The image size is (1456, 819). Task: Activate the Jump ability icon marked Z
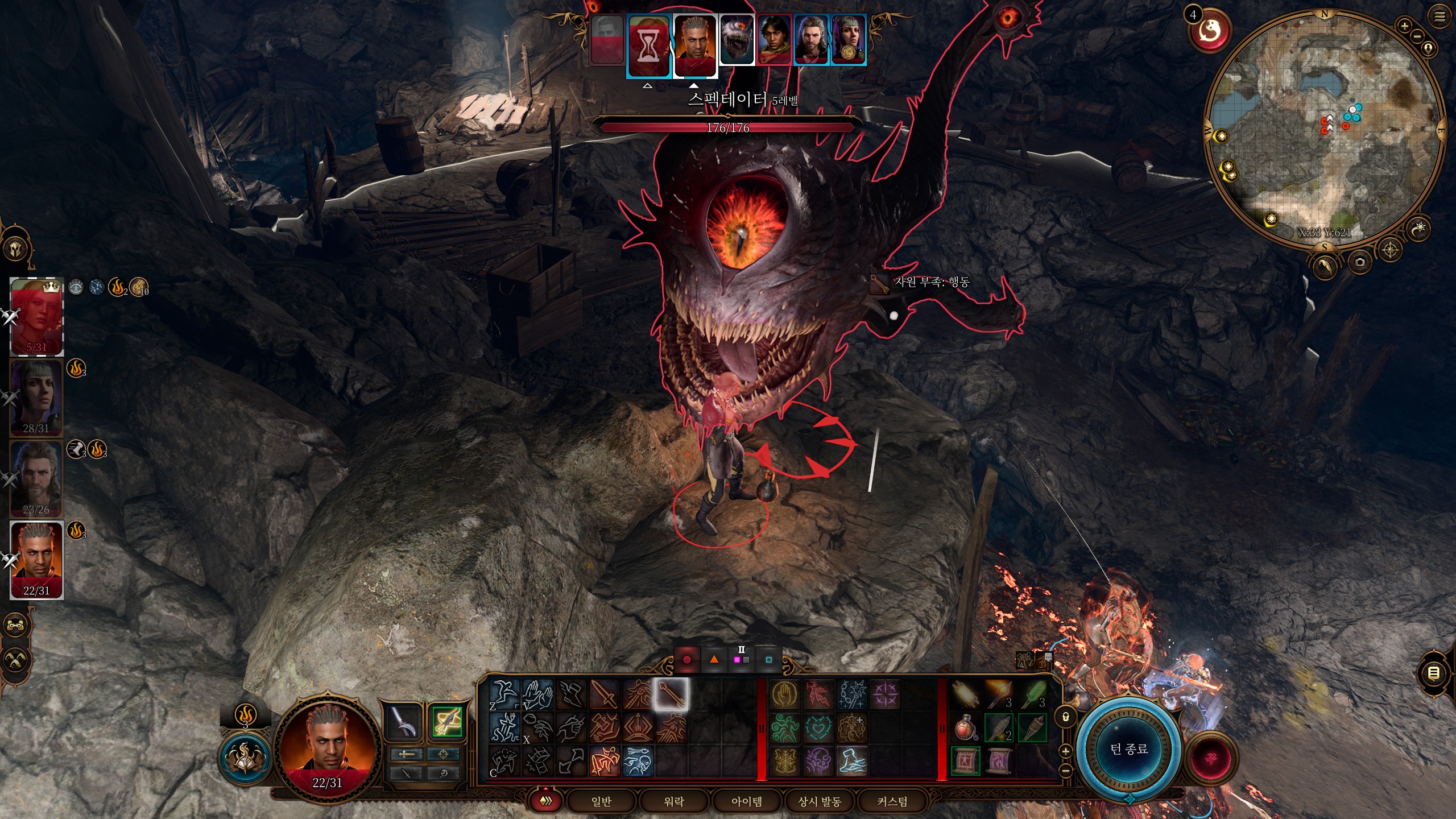pyautogui.click(x=504, y=694)
